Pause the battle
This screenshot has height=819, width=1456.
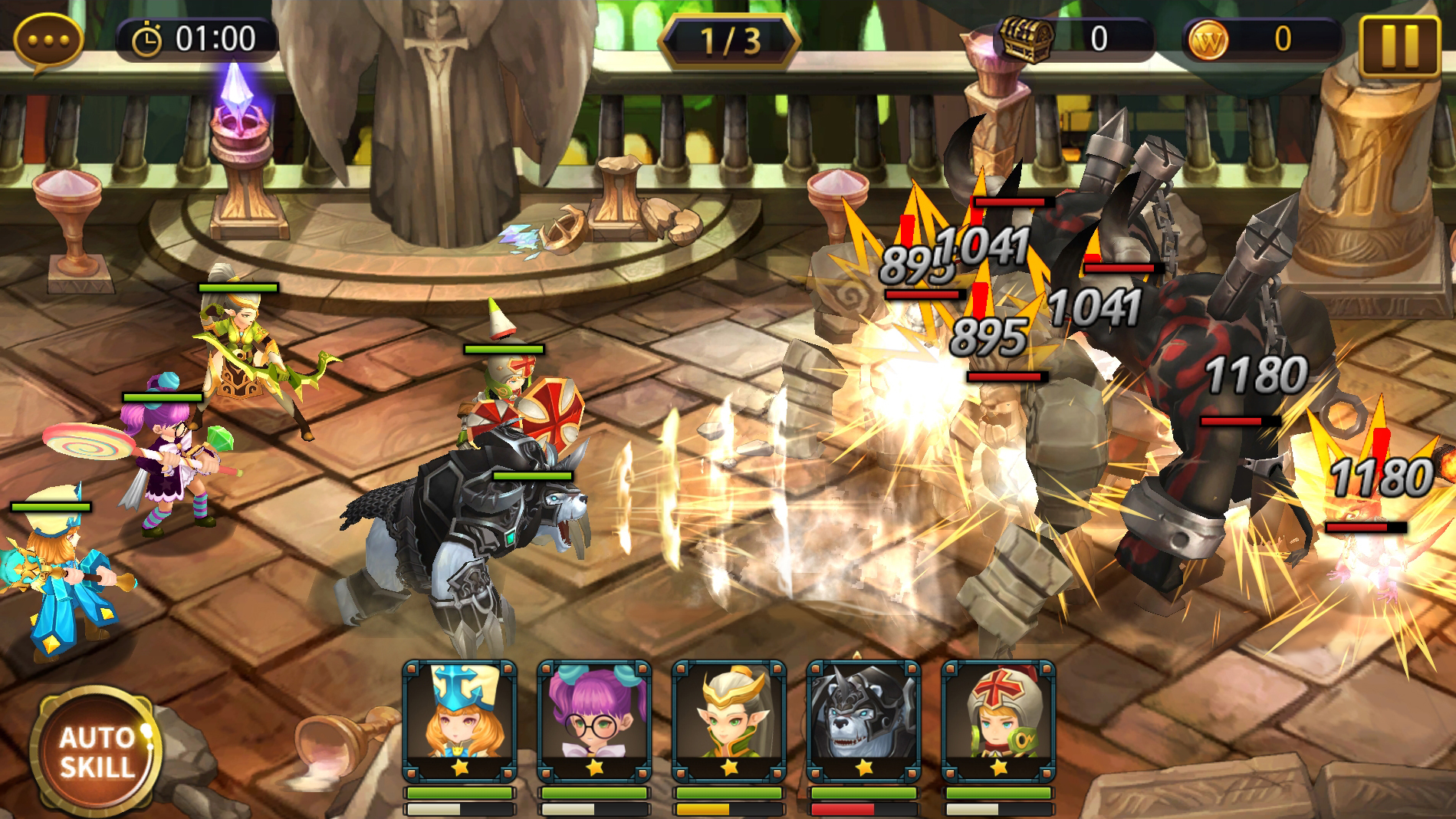1399,45
